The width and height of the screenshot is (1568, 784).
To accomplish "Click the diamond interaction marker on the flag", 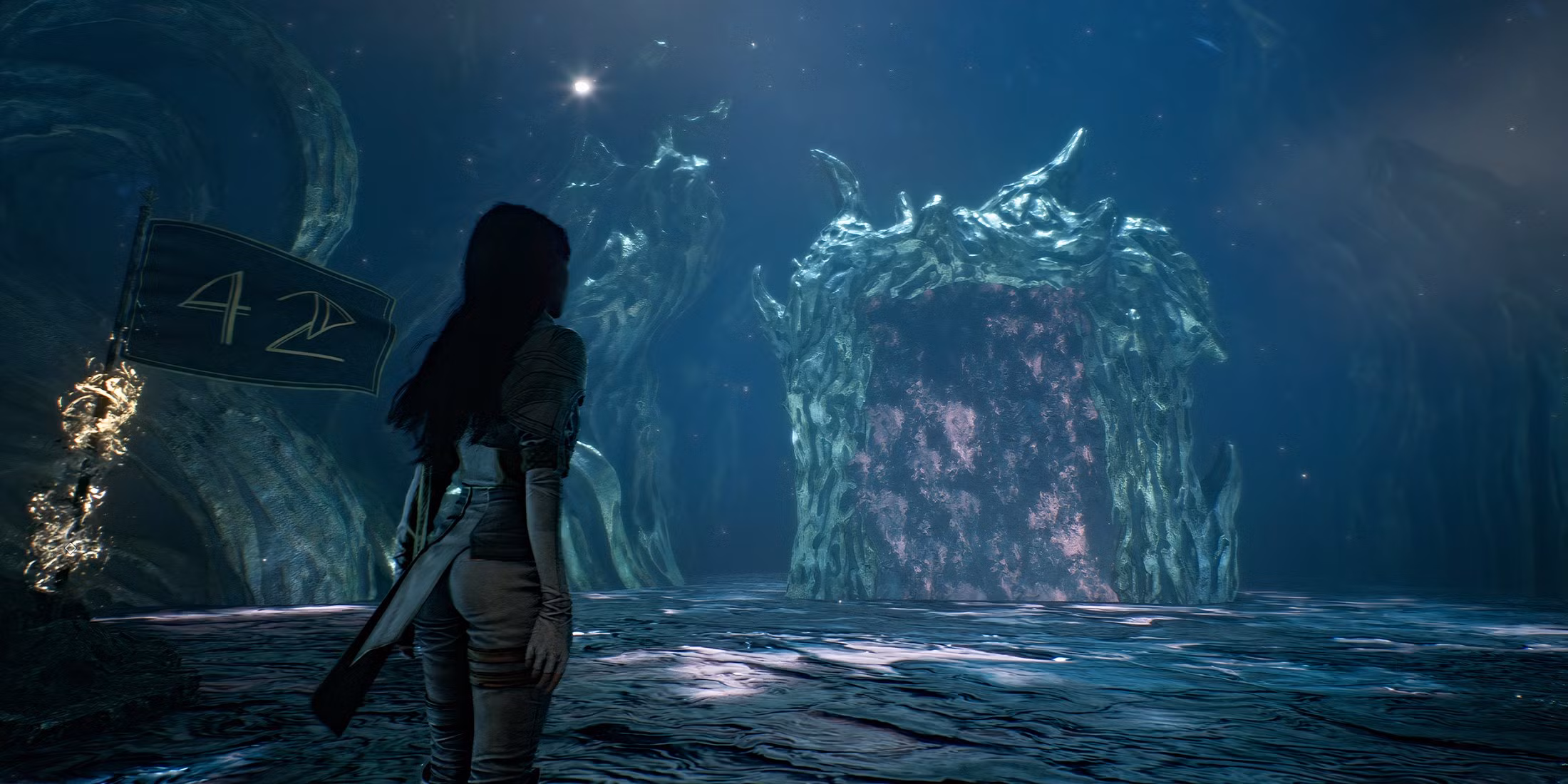I will (x=71, y=547).
